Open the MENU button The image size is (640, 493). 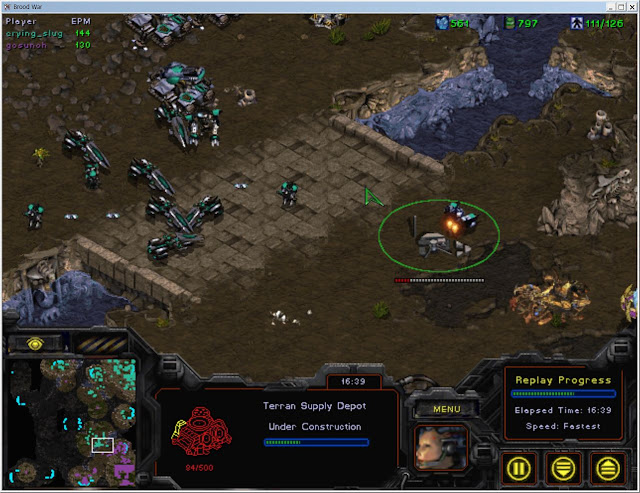pos(437,409)
